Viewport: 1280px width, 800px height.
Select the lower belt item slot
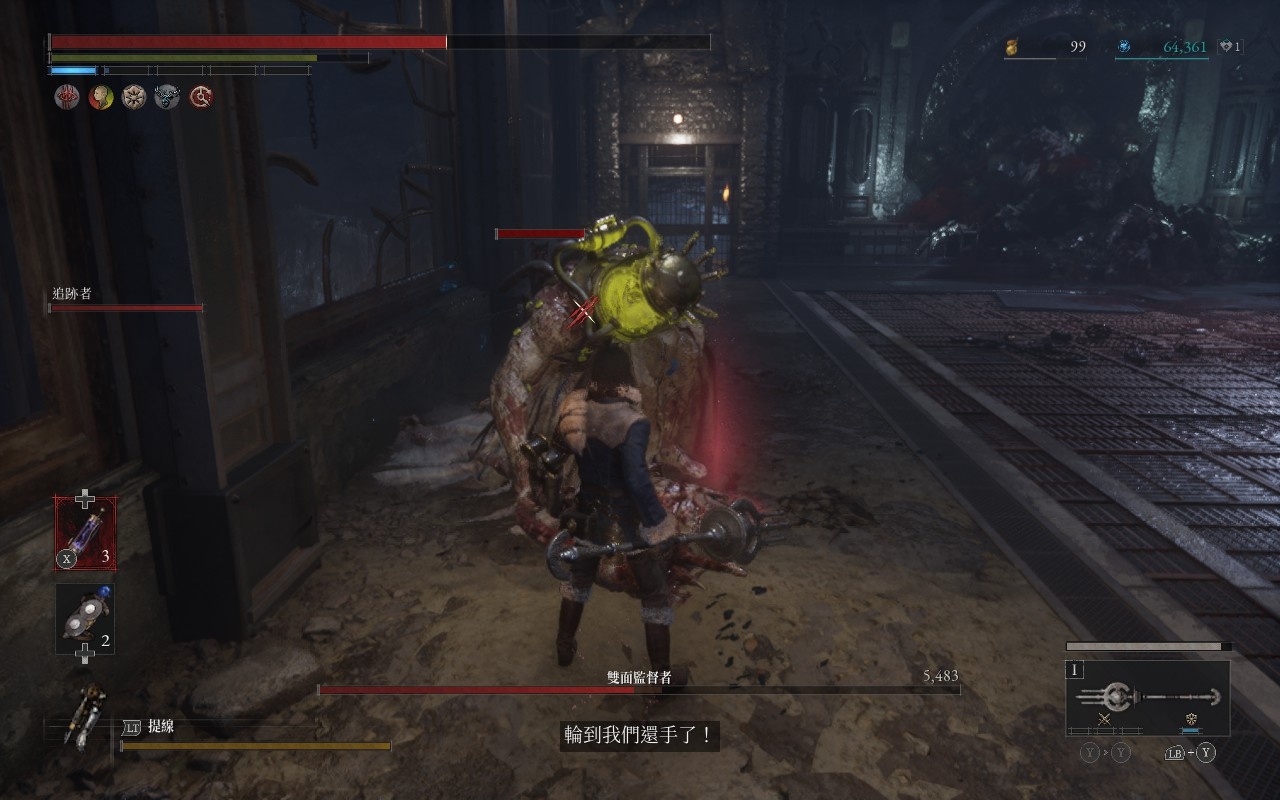85,619
